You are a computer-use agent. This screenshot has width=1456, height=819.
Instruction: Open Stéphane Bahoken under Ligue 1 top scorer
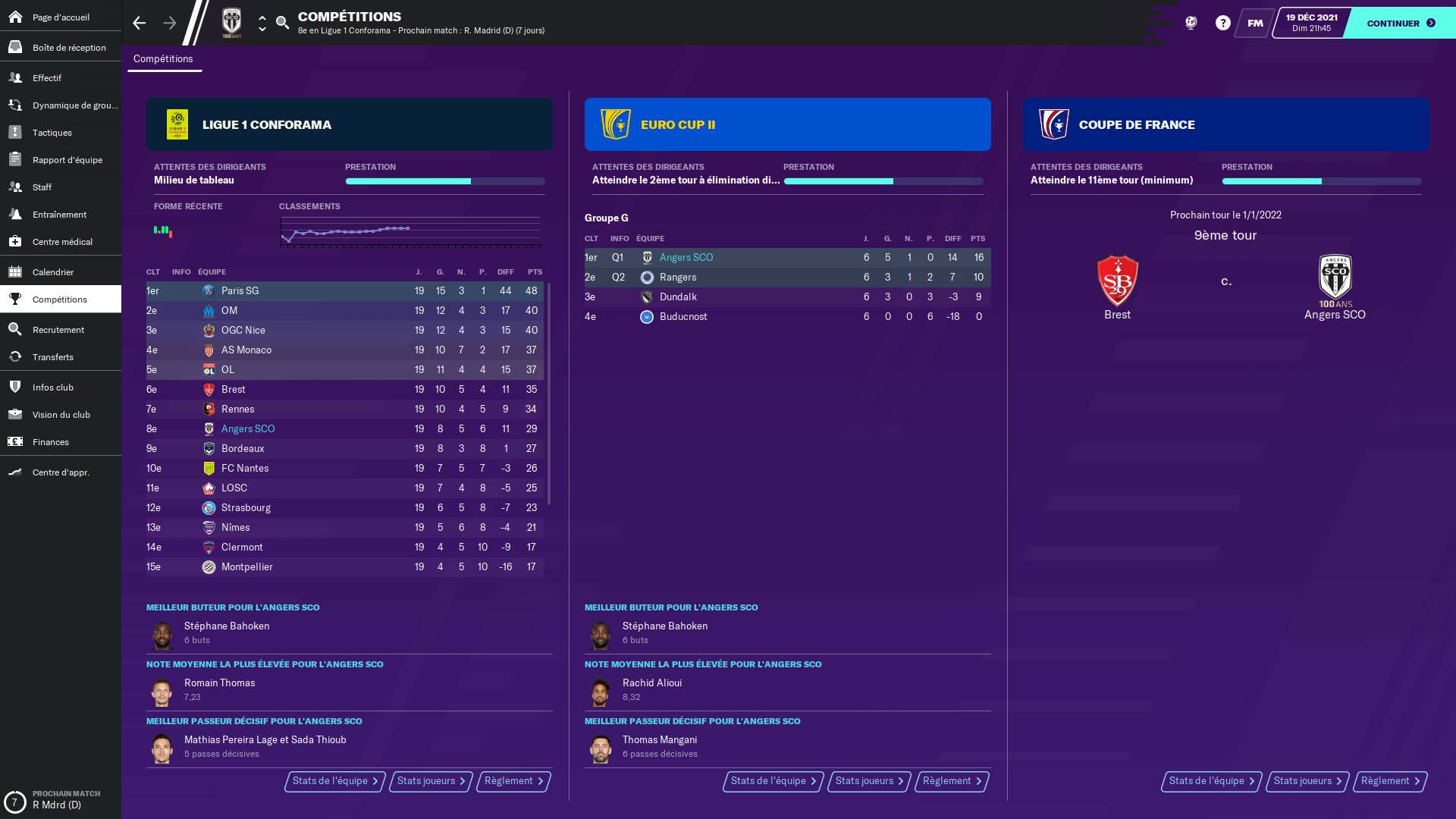pos(227,626)
